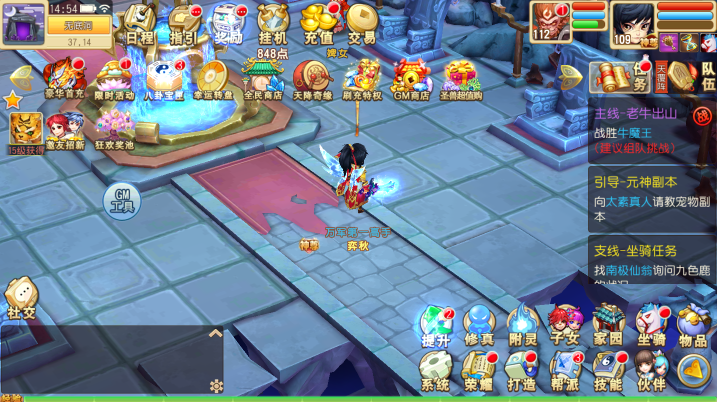
Task: Open the 伙伴 companions menu
Action: coord(651,371)
